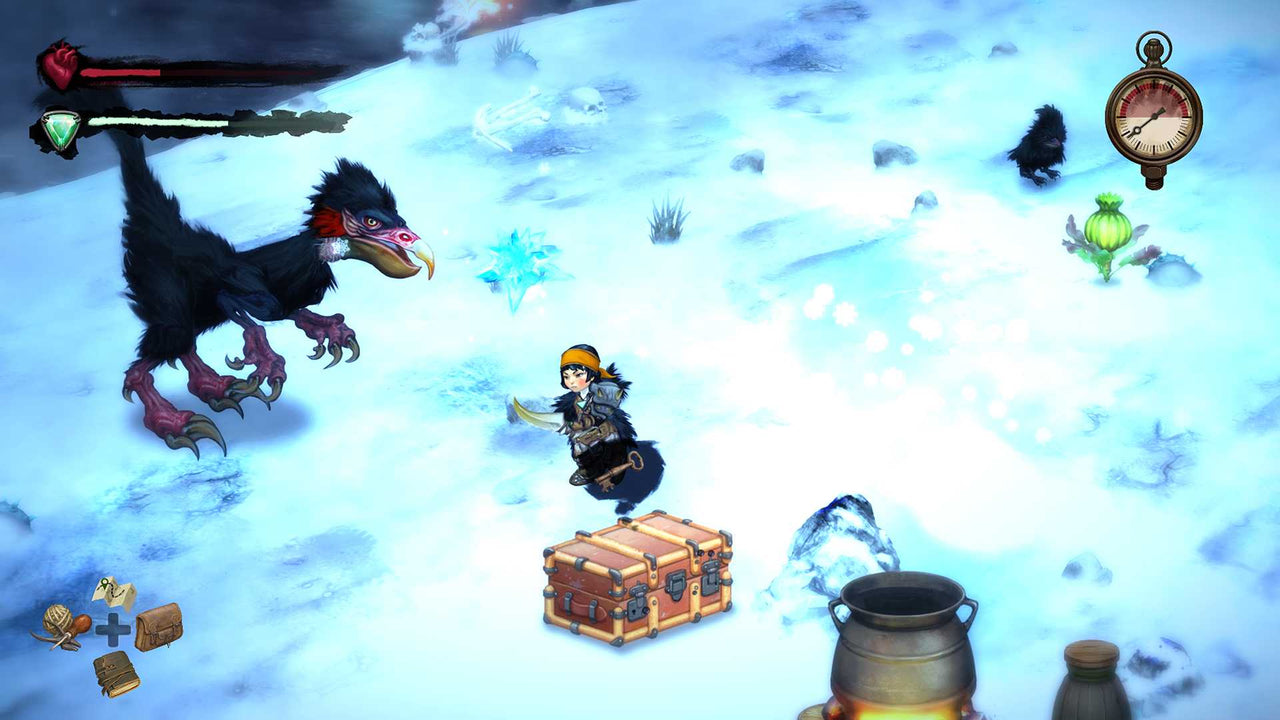
Task: Open the satchel inventory icon
Action: click(158, 627)
